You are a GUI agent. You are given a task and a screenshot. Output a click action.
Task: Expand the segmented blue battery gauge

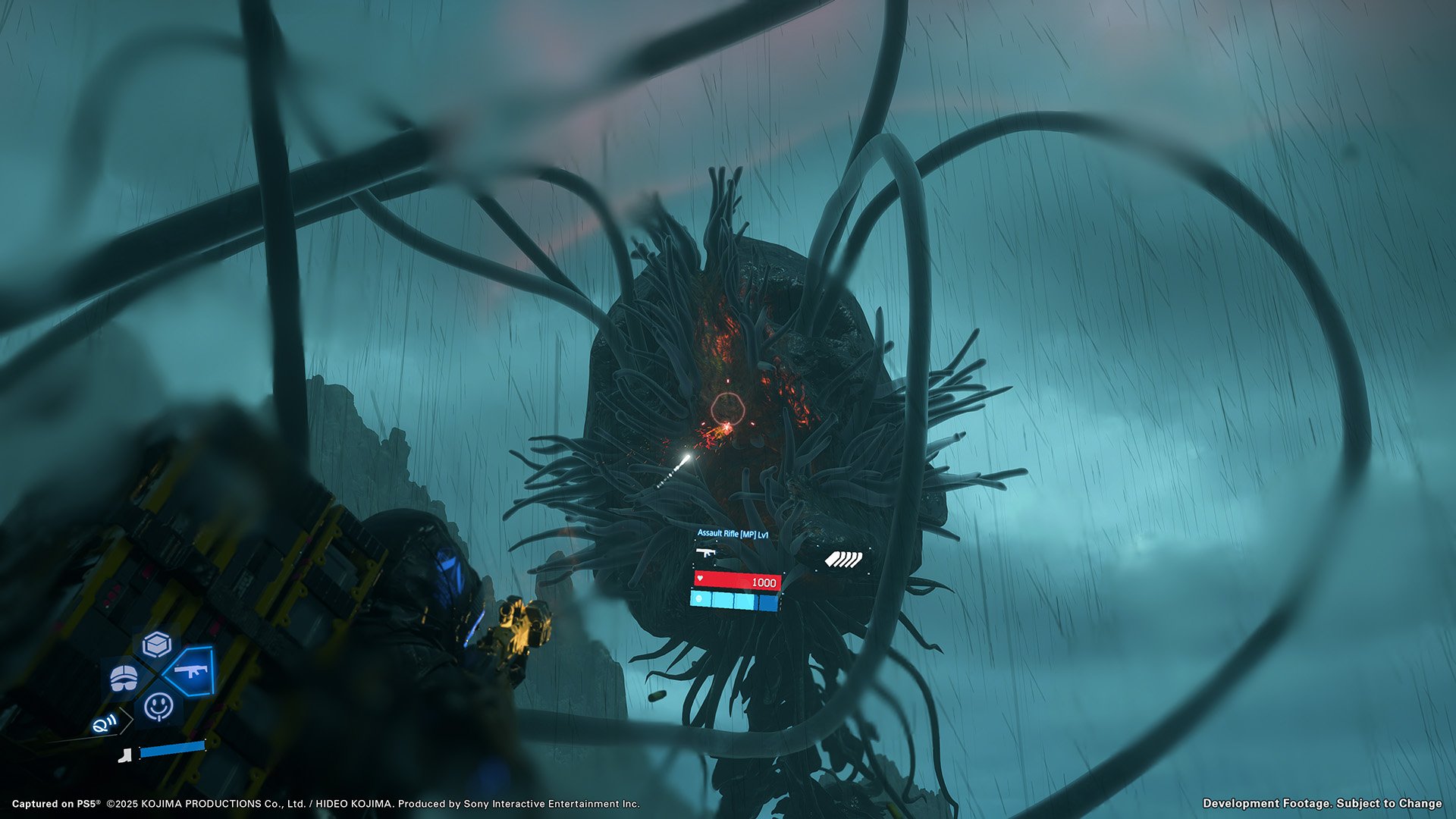pyautogui.click(x=734, y=600)
